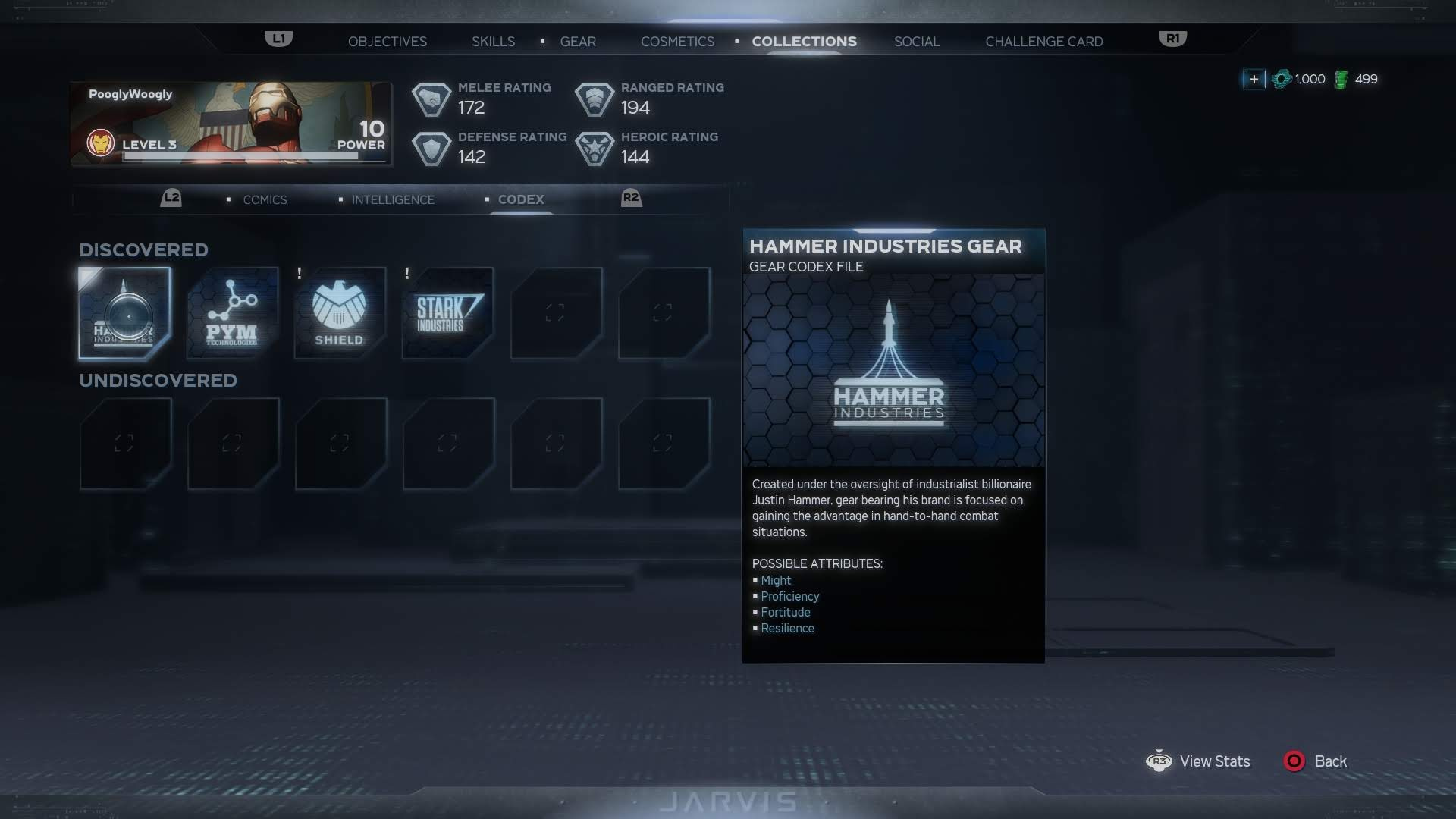Select the Hammer Industries codex tile
The width and height of the screenshot is (1456, 819).
[x=125, y=312]
